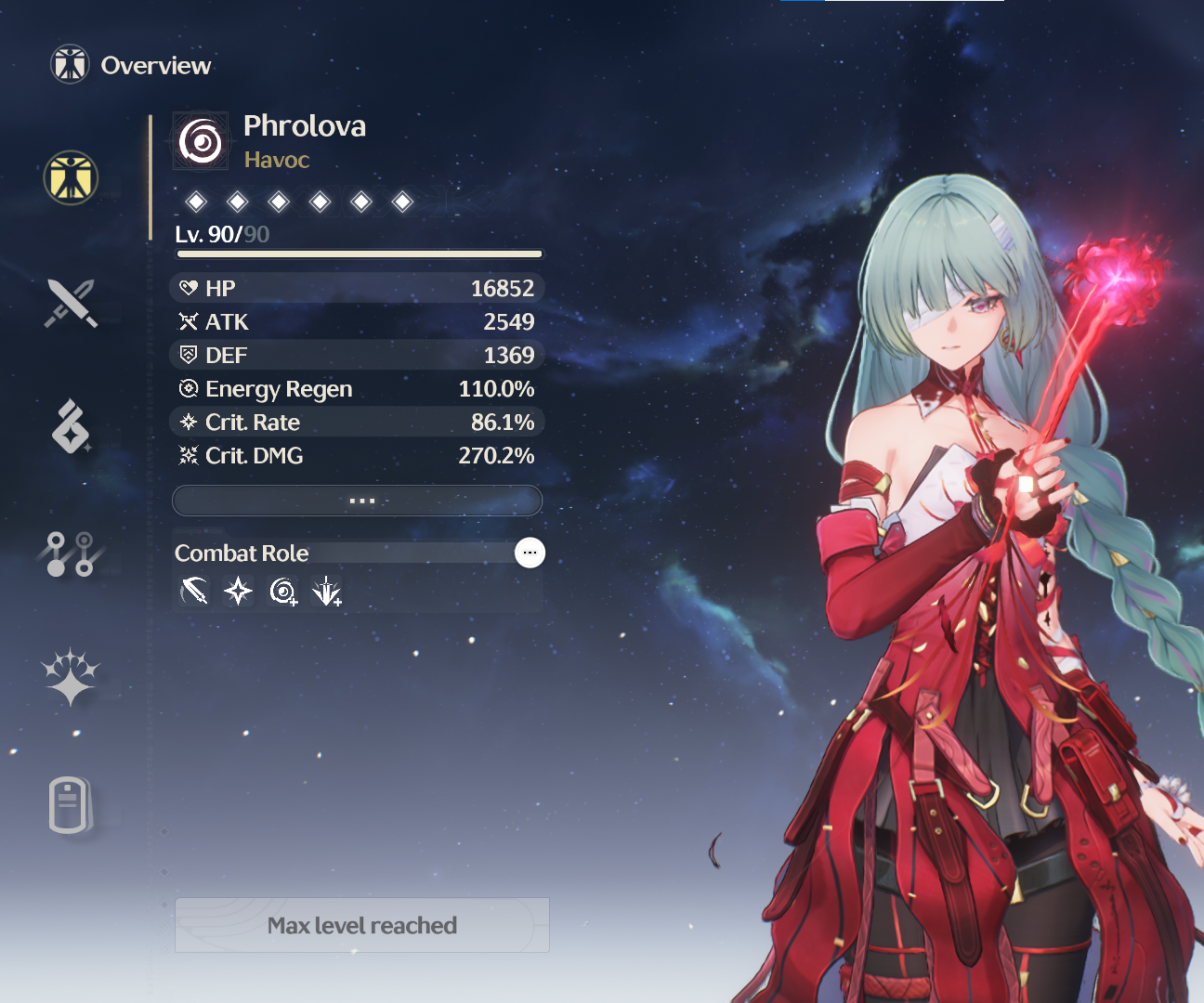Open the Overview character tab
This screenshot has width=1204, height=1003.
71,177
